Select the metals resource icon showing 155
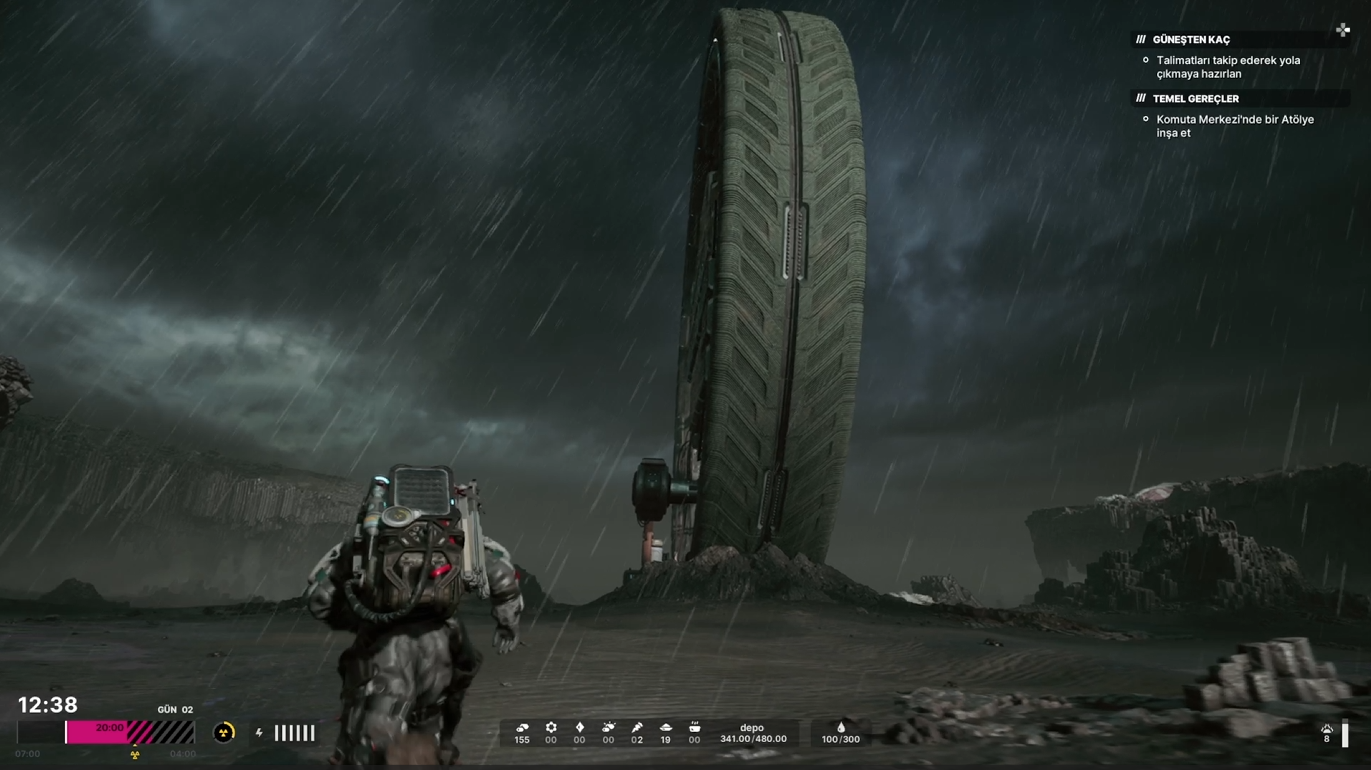Screen dimensions: 1371x770 pyautogui.click(x=522, y=728)
